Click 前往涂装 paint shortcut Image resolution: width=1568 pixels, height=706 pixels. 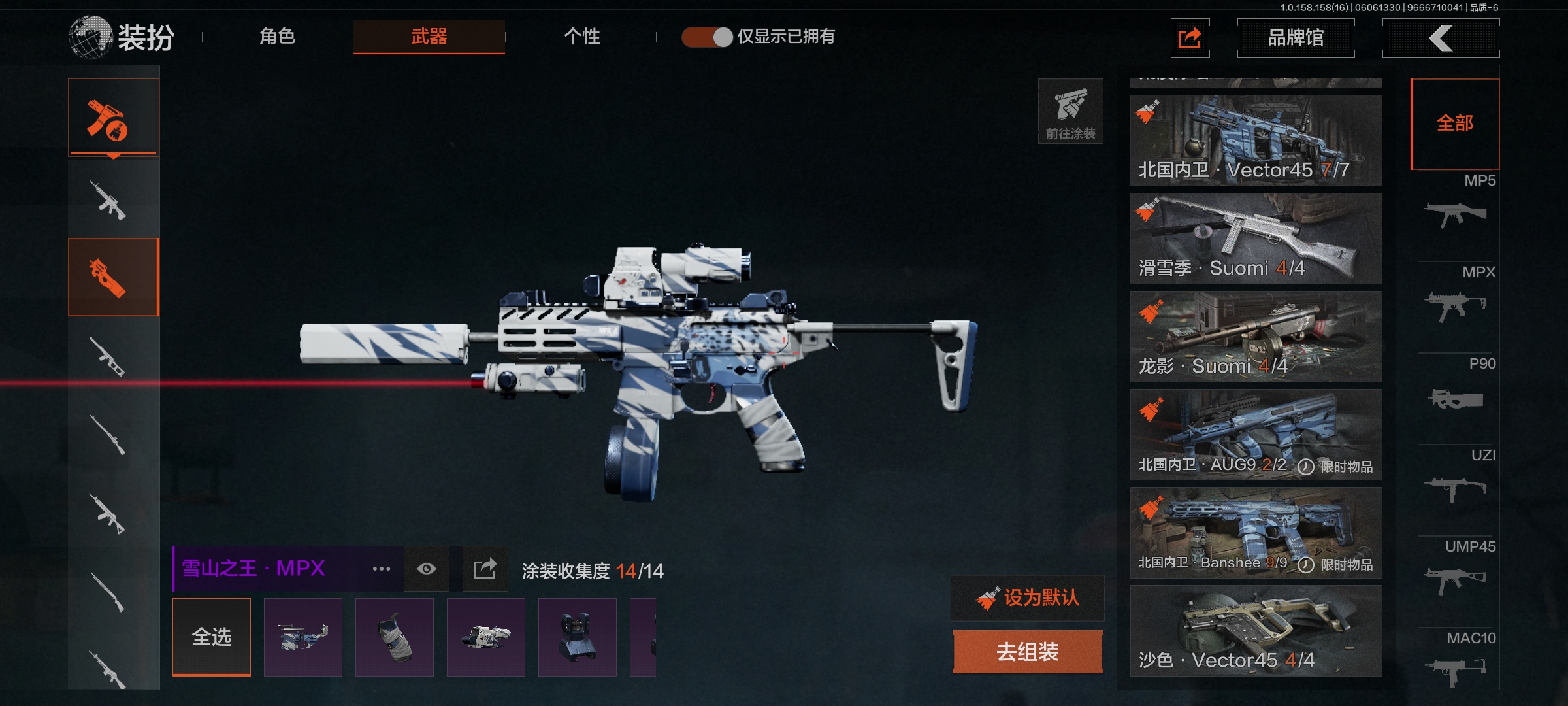click(x=1070, y=111)
